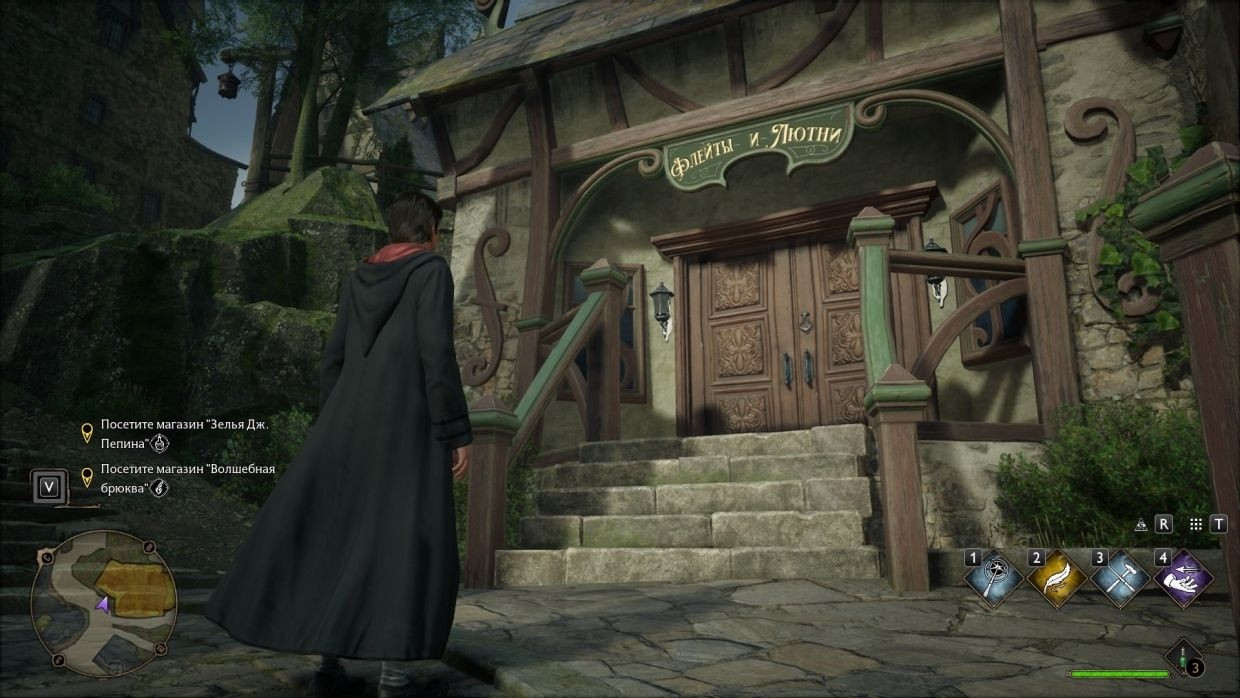This screenshot has height=698, width=1240.
Task: Select the Reparo hammer spell icon
Action: pyautogui.click(x=1121, y=579)
